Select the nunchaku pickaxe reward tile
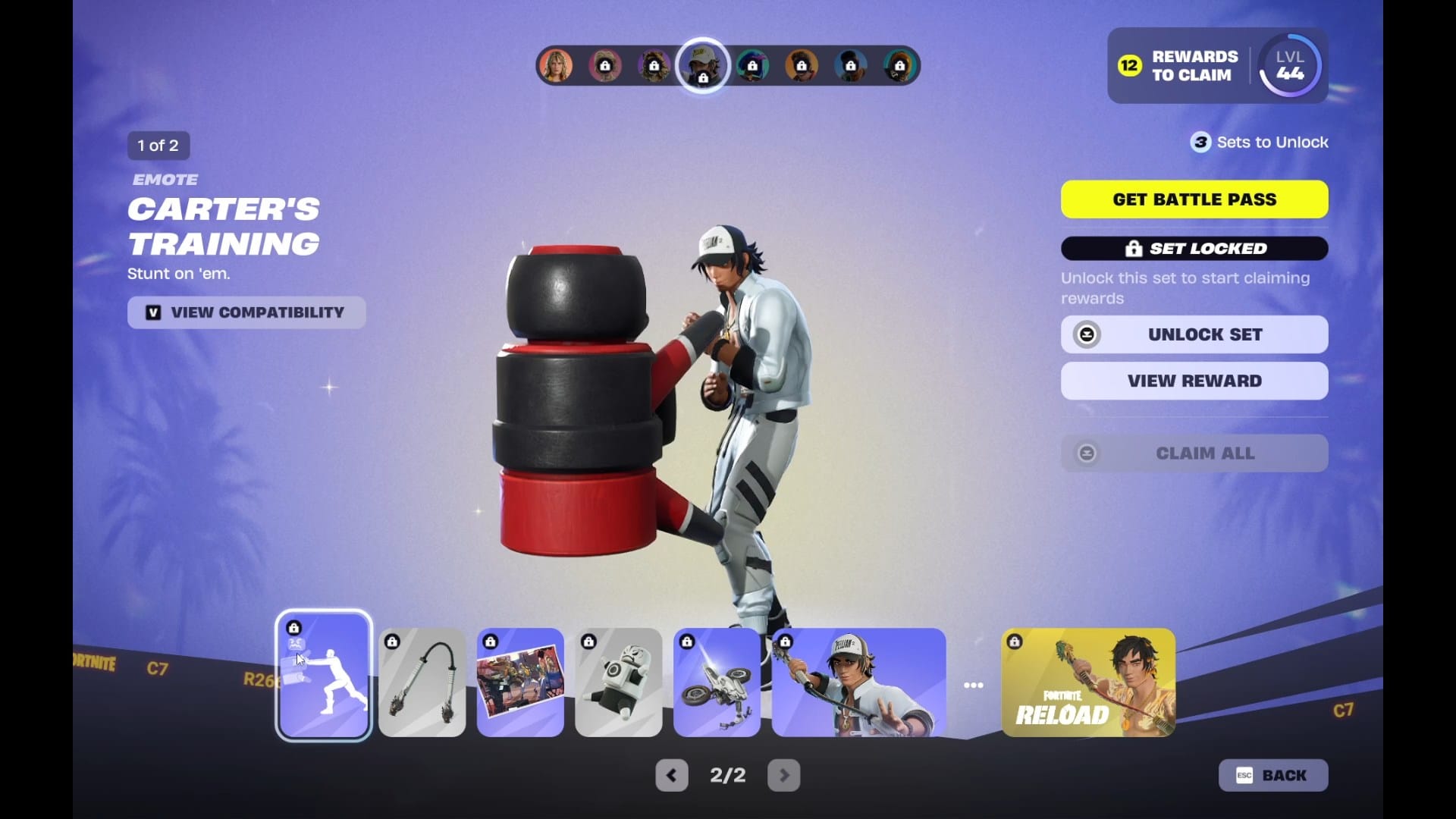This screenshot has width=1456, height=819. [422, 682]
